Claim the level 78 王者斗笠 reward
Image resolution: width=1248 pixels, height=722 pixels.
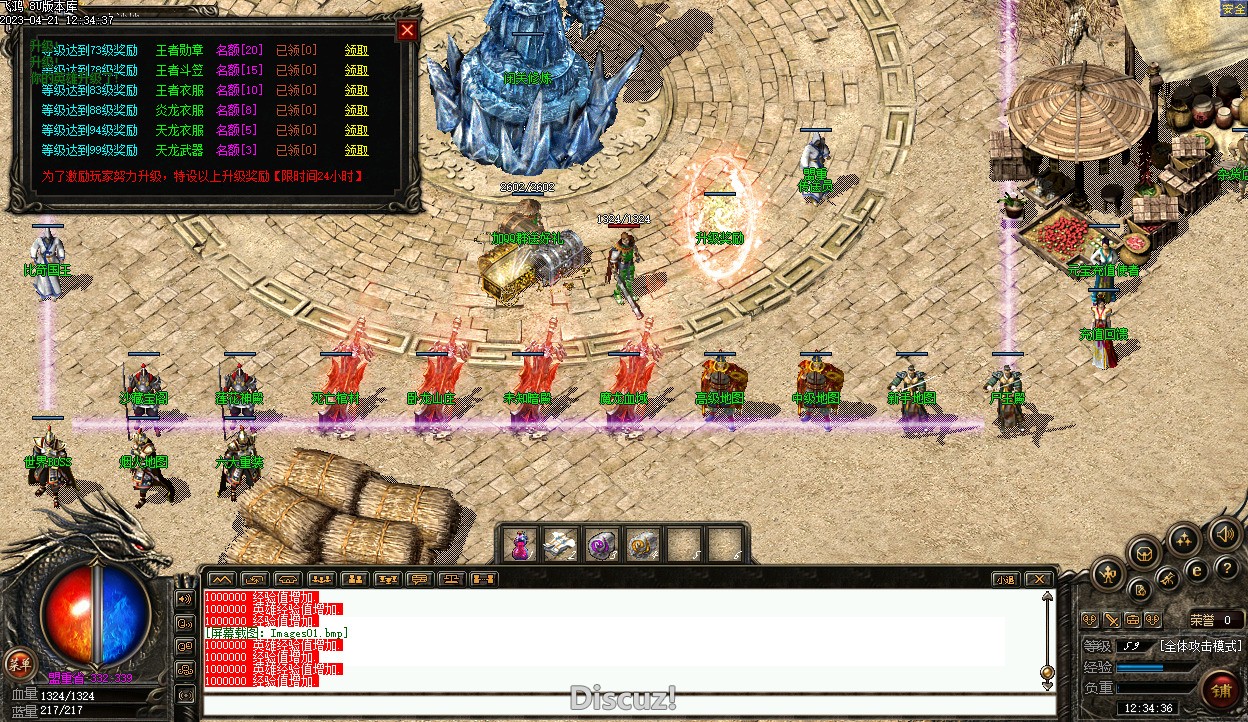(x=356, y=70)
